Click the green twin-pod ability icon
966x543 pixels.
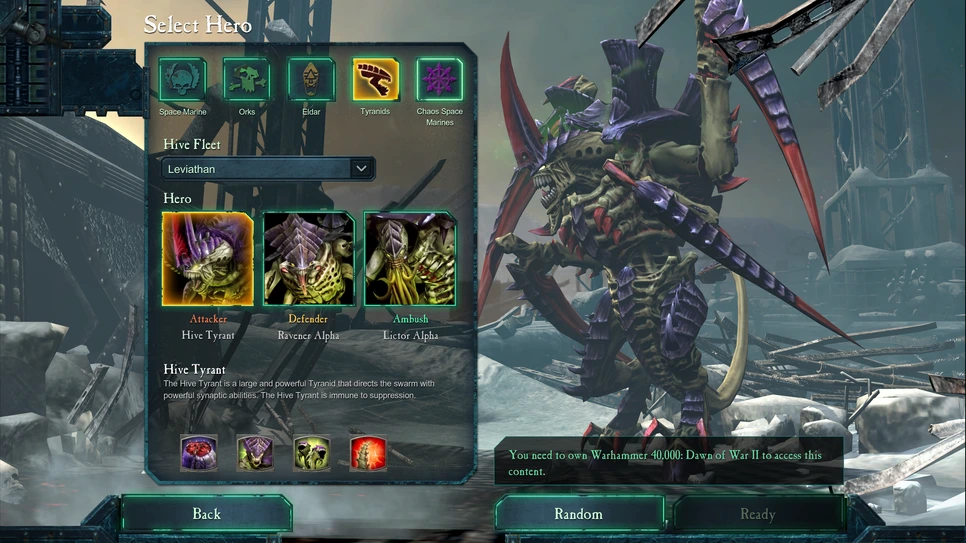coord(312,453)
